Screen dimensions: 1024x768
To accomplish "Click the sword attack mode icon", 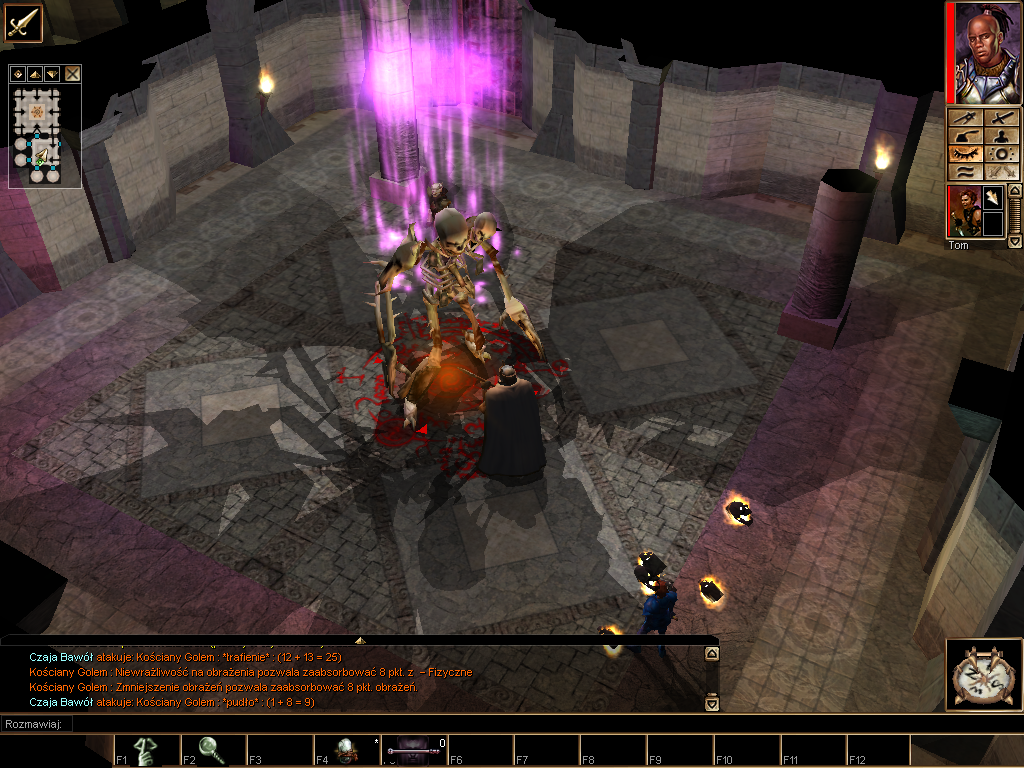I will (x=22, y=22).
